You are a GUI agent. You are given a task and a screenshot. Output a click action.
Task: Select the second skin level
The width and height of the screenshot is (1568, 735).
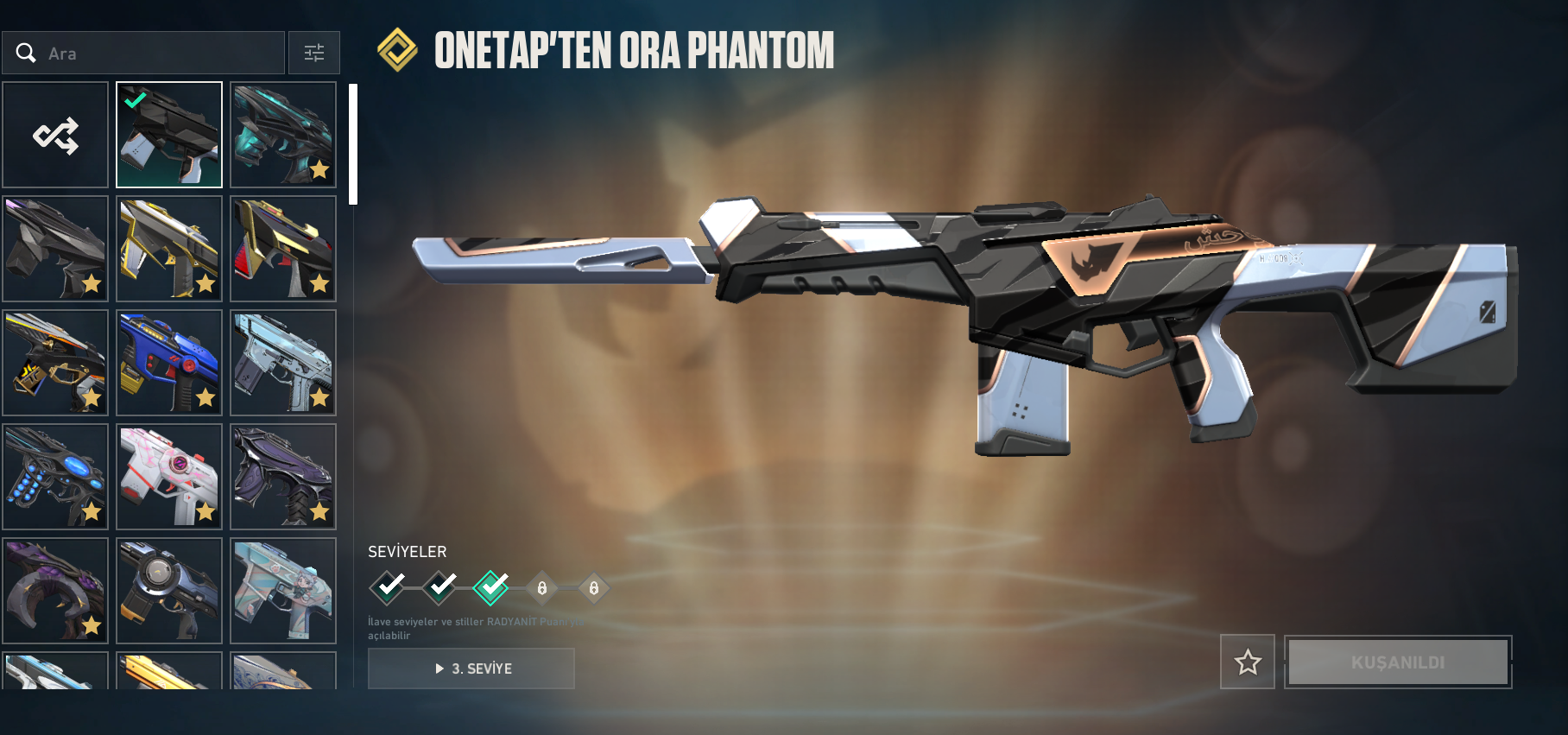pyautogui.click(x=439, y=587)
